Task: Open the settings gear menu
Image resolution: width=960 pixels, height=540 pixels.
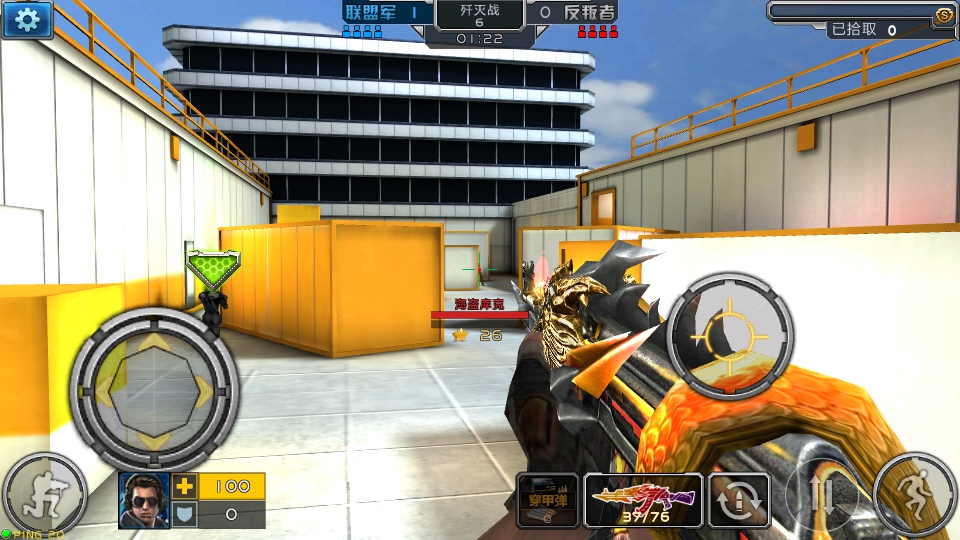Action: point(27,19)
